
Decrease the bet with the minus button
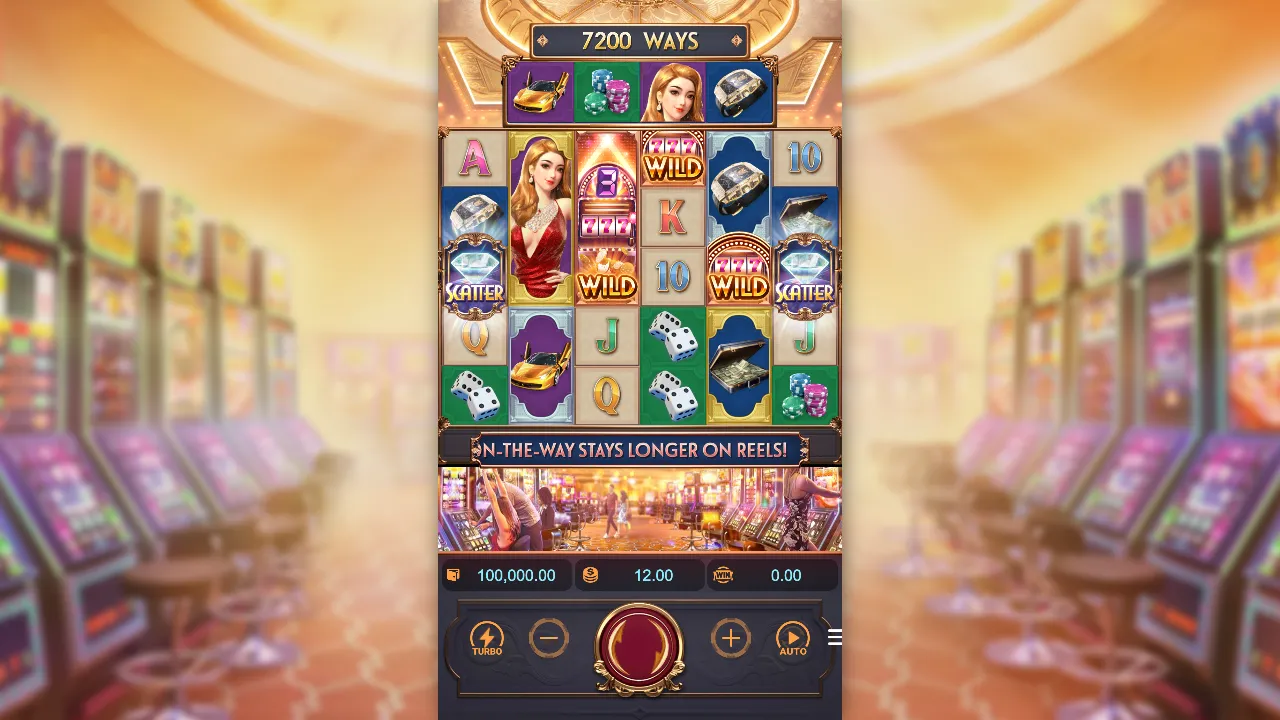pos(549,638)
